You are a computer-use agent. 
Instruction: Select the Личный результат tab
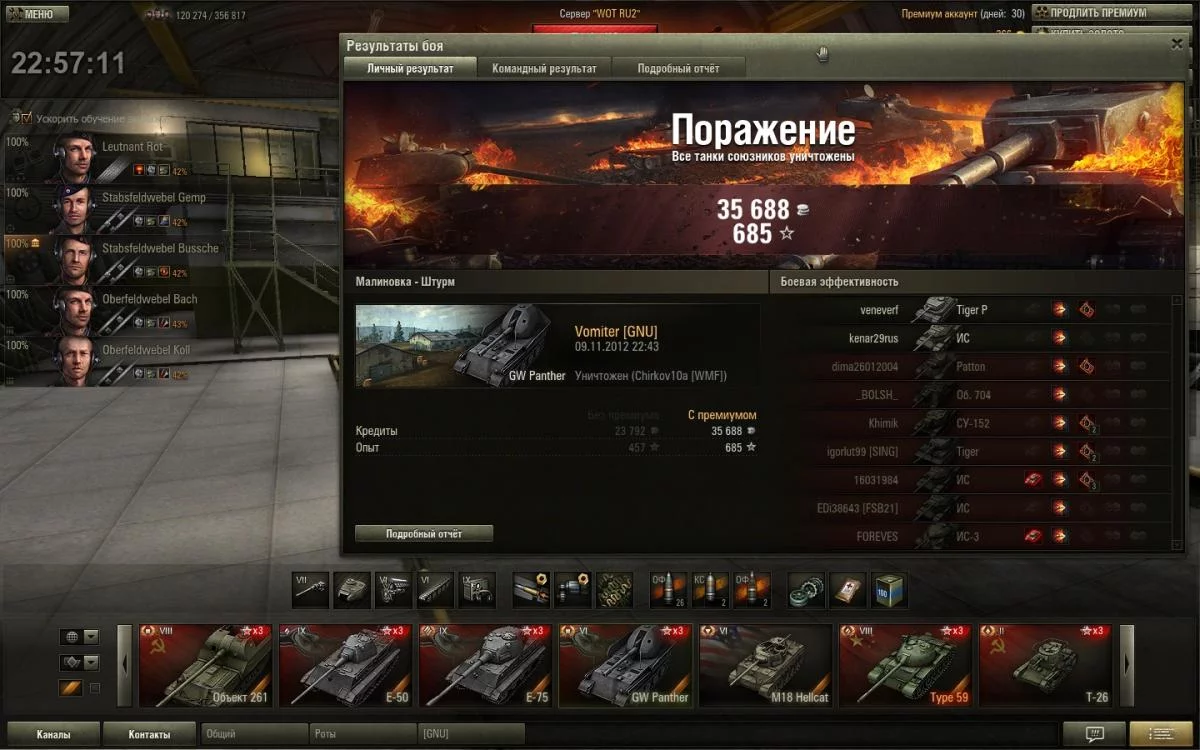tap(410, 68)
